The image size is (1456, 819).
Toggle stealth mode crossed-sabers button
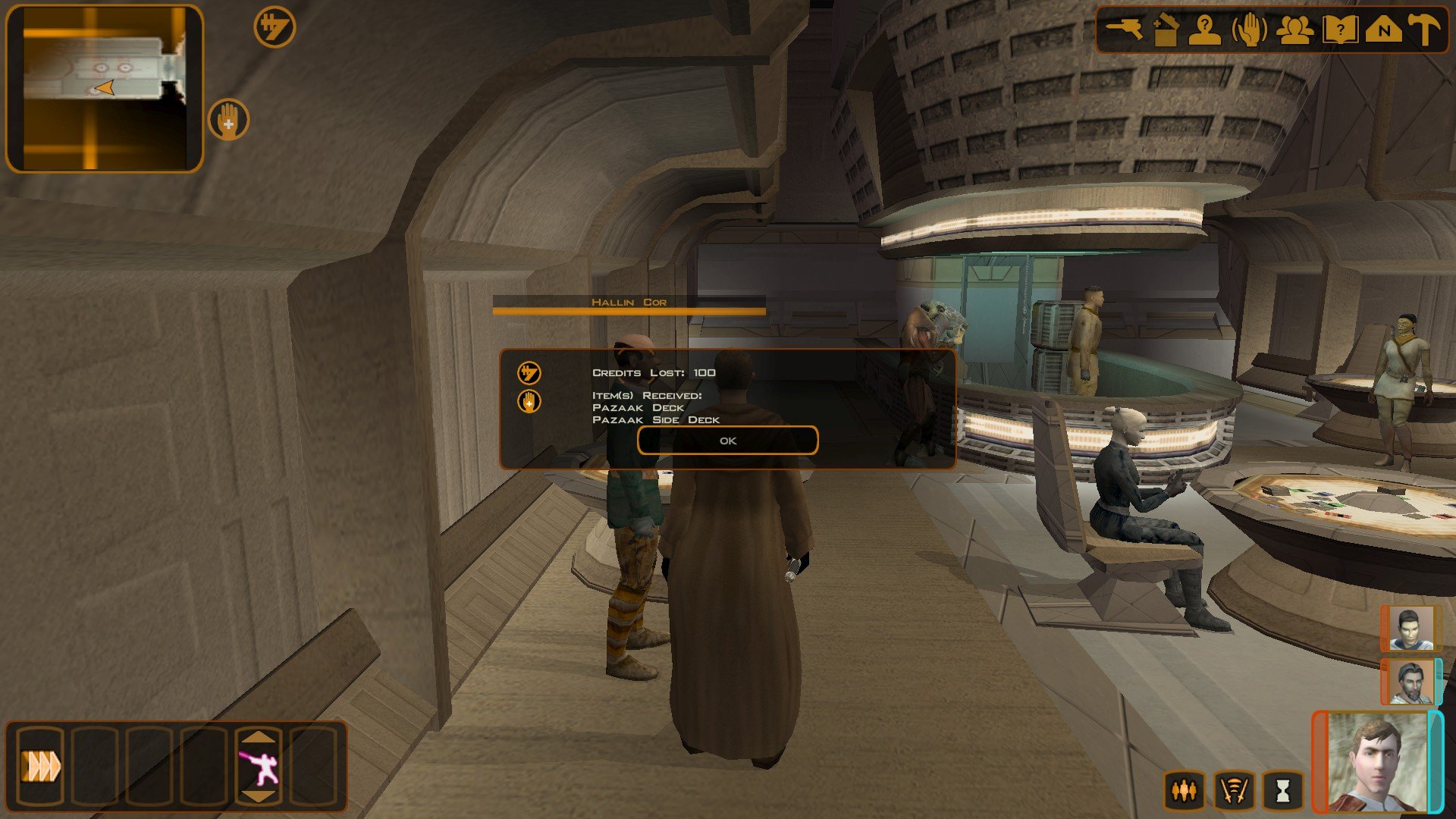coord(1234,791)
